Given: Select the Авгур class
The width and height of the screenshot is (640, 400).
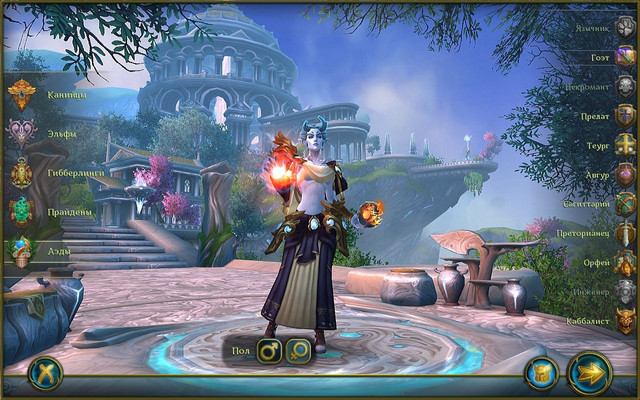Looking at the screenshot, I should coord(624,174).
